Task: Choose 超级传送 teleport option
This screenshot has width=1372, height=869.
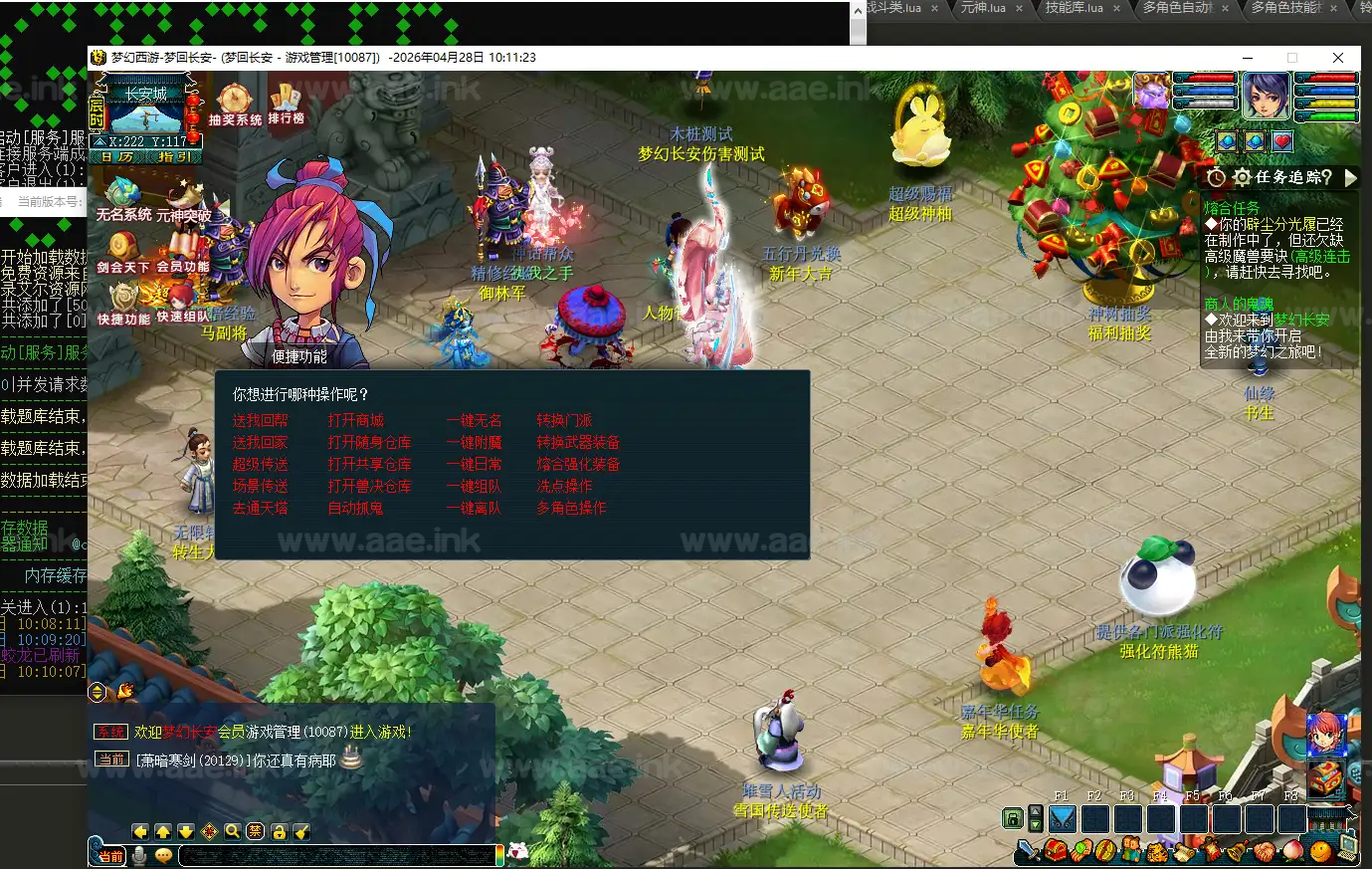Action: (260, 464)
